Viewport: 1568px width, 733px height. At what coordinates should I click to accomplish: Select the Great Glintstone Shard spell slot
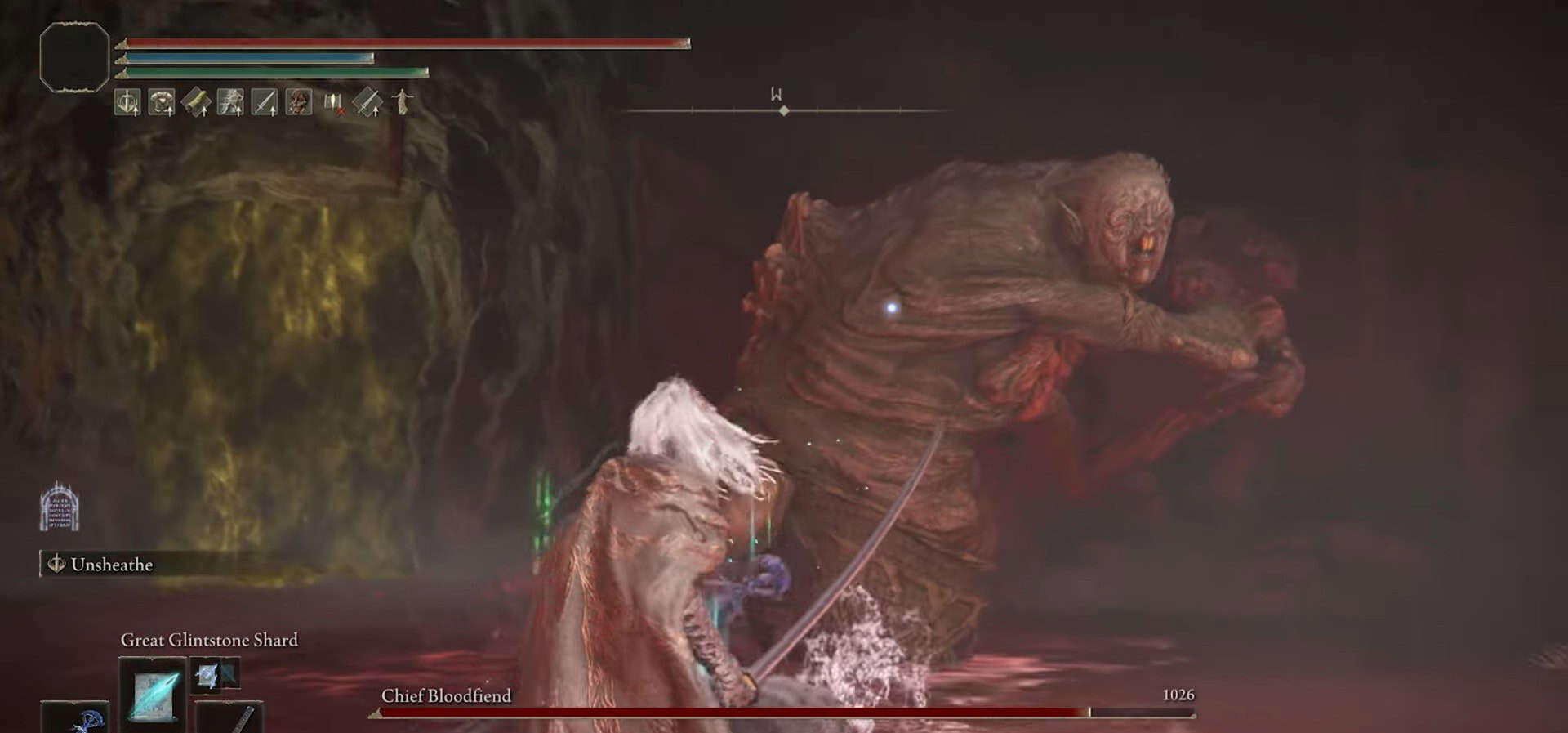click(153, 693)
